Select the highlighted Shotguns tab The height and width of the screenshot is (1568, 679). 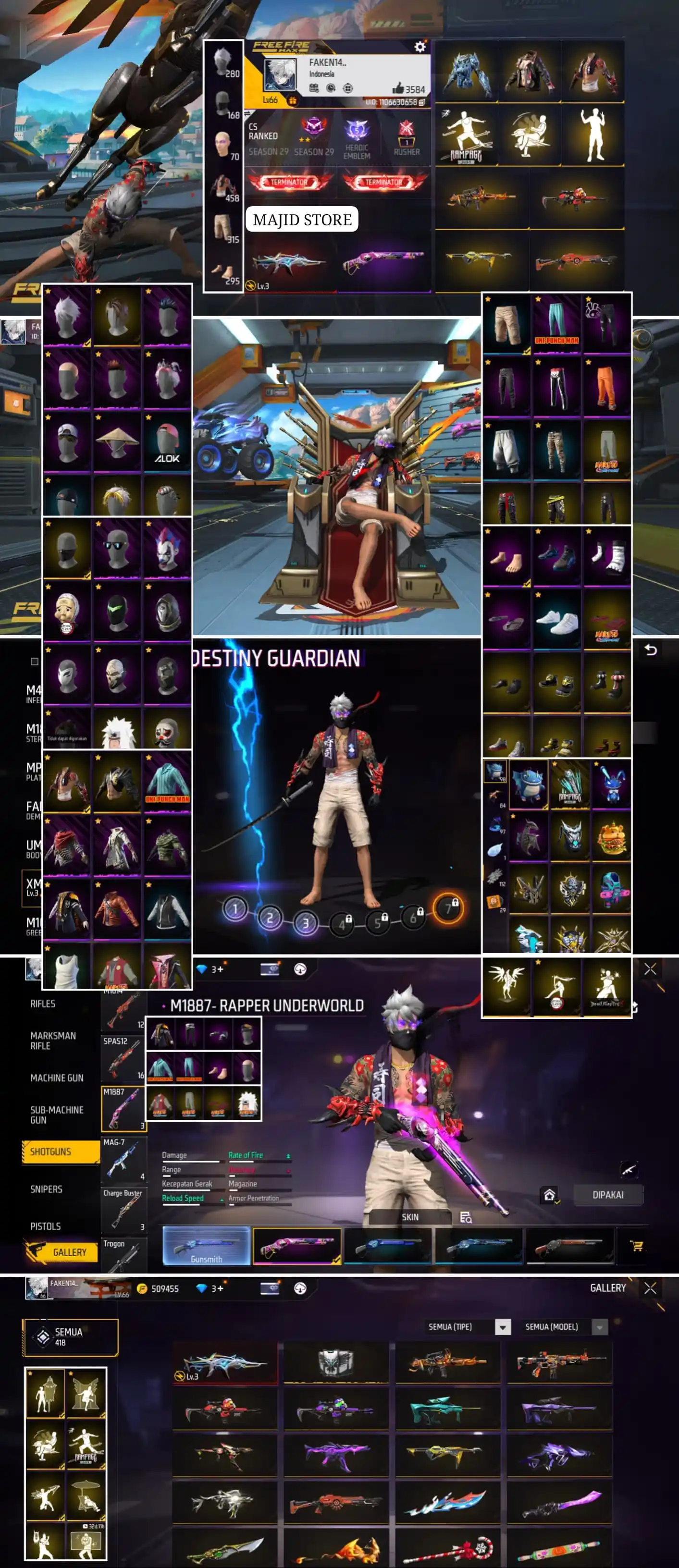click(60, 1151)
